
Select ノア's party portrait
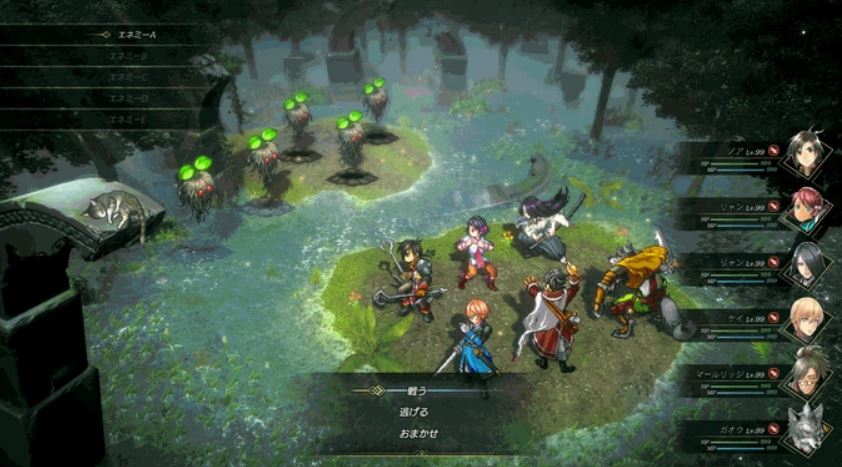coord(807,153)
